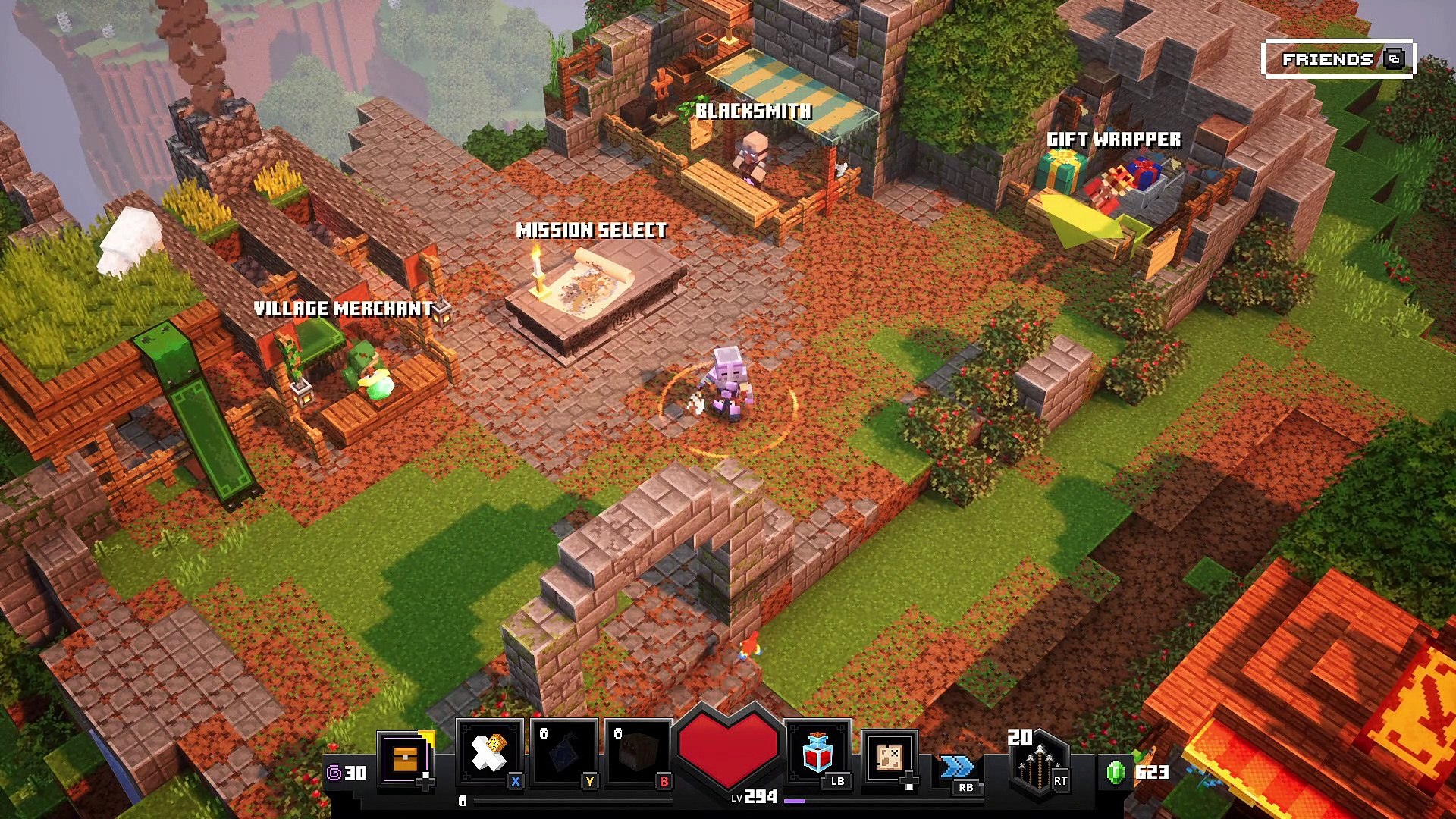Image resolution: width=1456 pixels, height=819 pixels.
Task: Select the arrow quiver slot
Action: pyautogui.click(x=1037, y=762)
